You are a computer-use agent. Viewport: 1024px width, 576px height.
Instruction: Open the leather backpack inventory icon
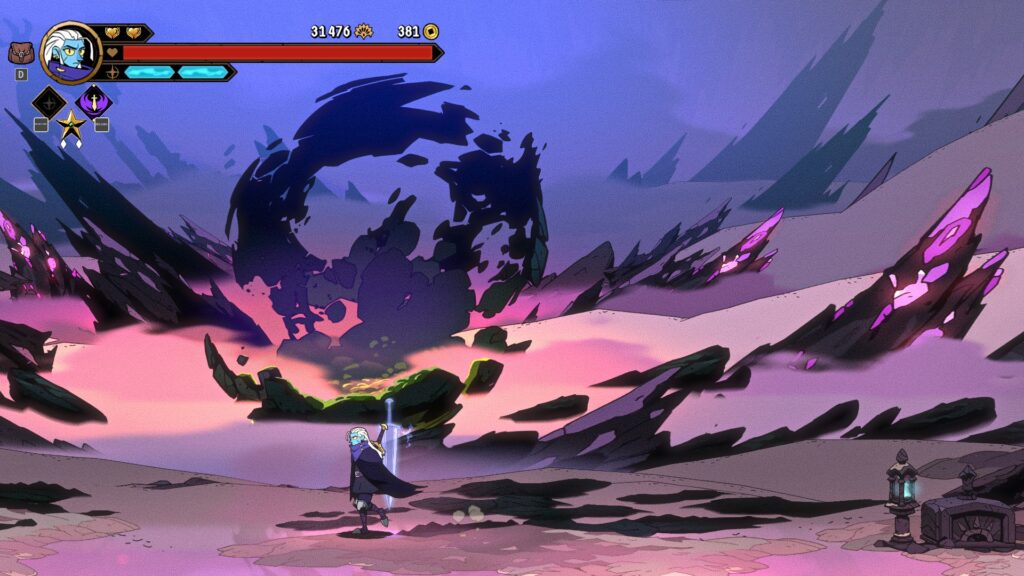pyautogui.click(x=20, y=53)
